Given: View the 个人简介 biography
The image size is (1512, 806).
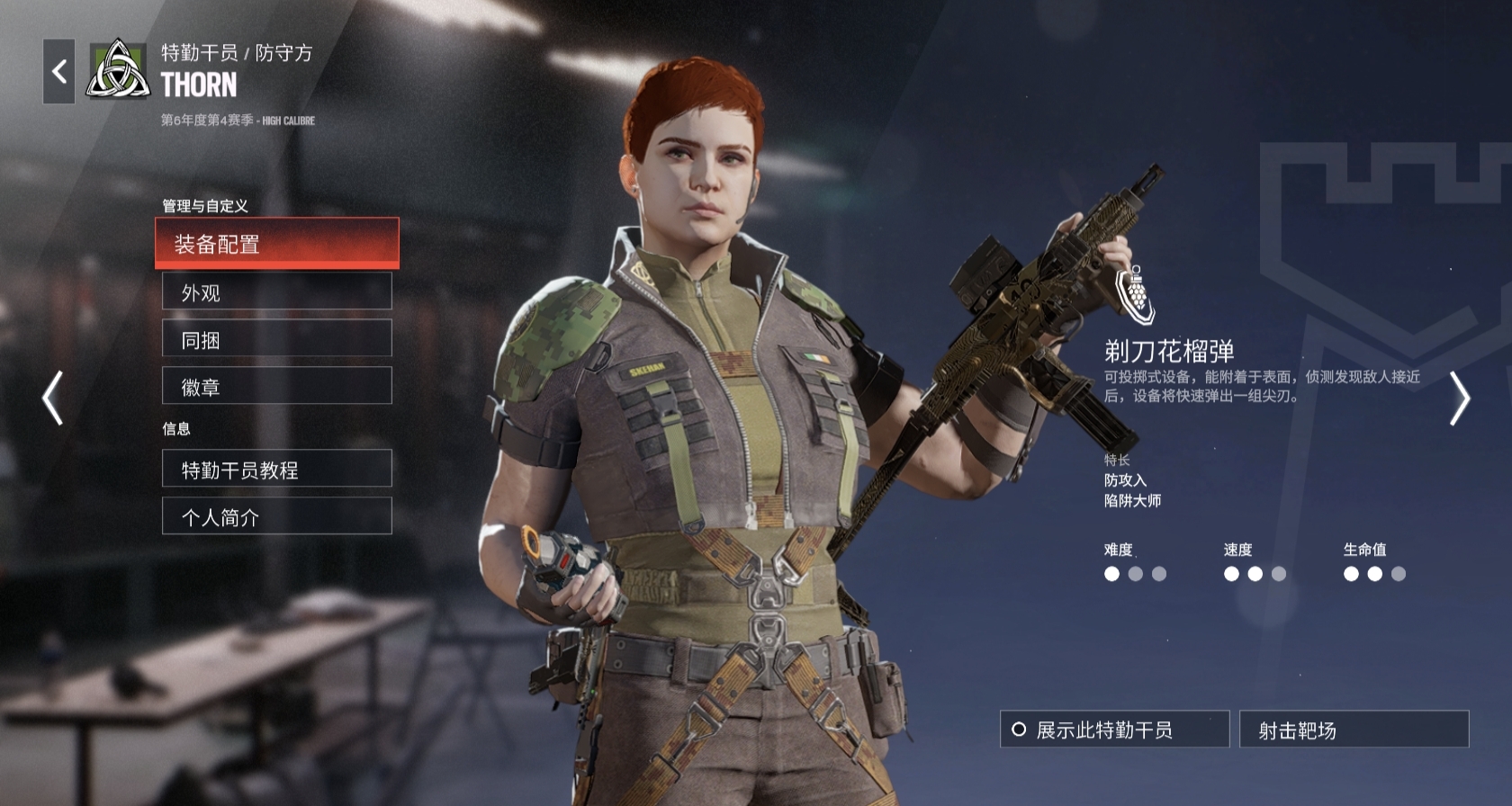Looking at the screenshot, I should 276,516.
